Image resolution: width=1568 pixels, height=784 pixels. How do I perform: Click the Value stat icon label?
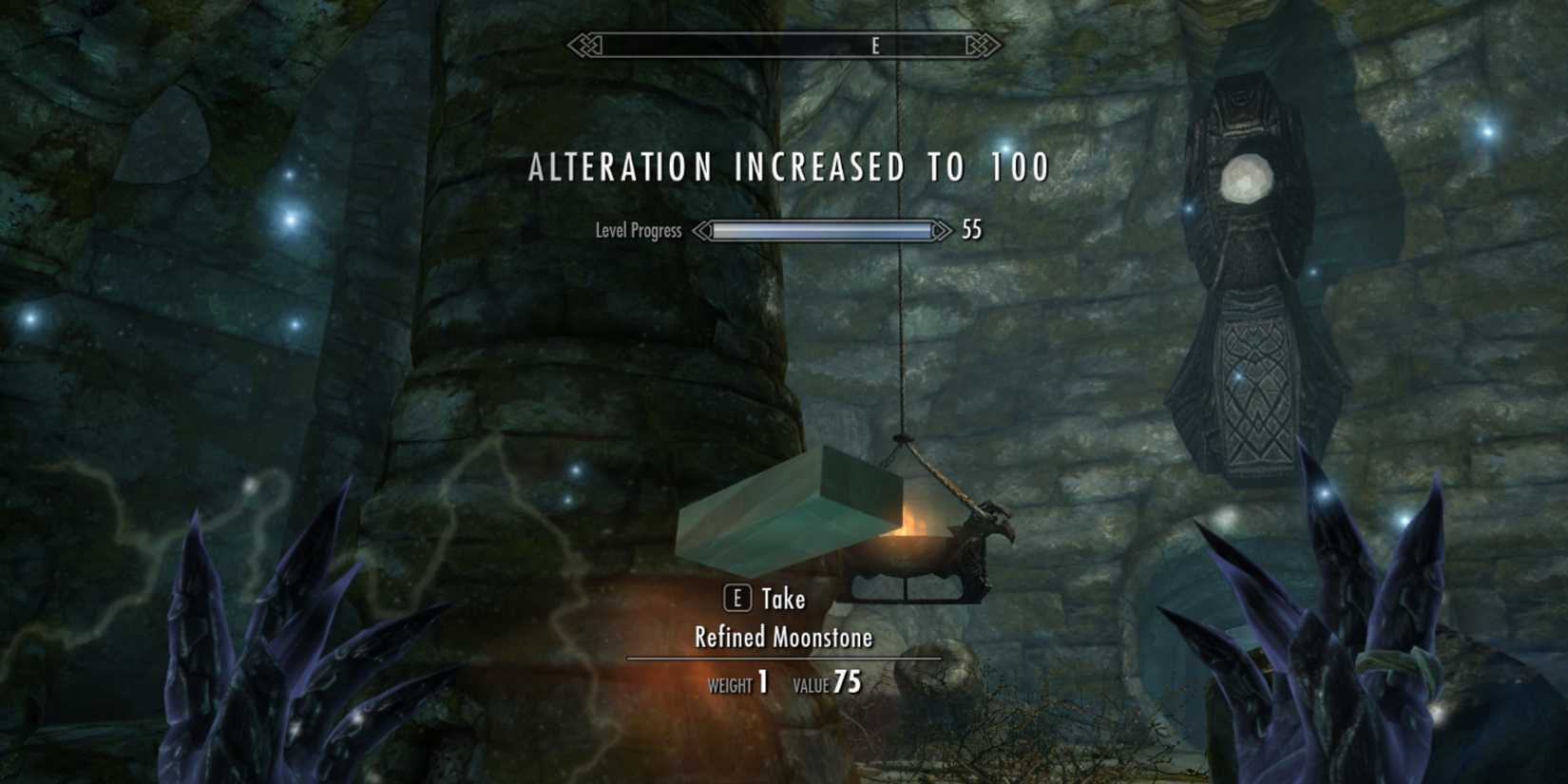813,681
